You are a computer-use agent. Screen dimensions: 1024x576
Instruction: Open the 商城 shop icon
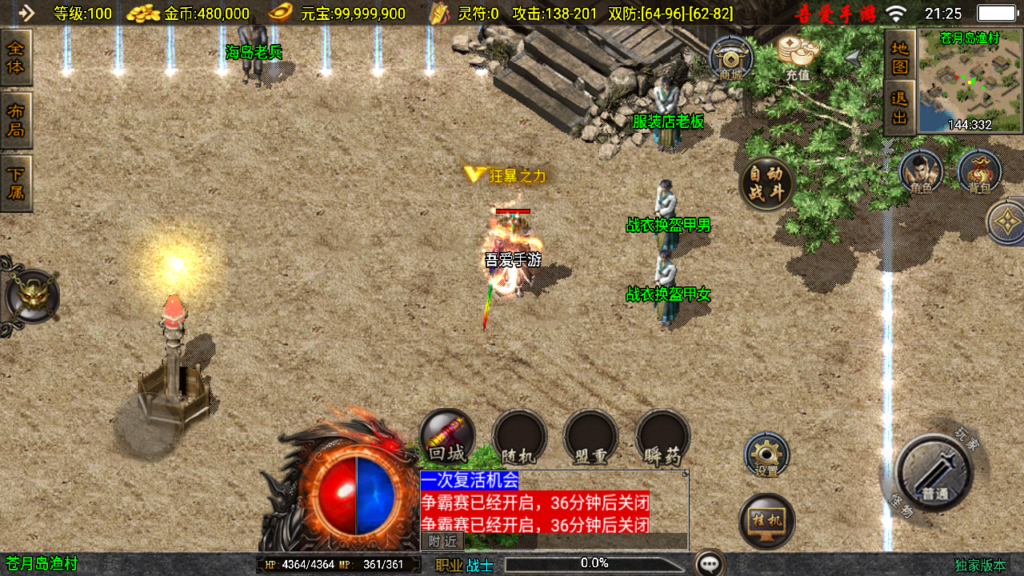point(730,59)
